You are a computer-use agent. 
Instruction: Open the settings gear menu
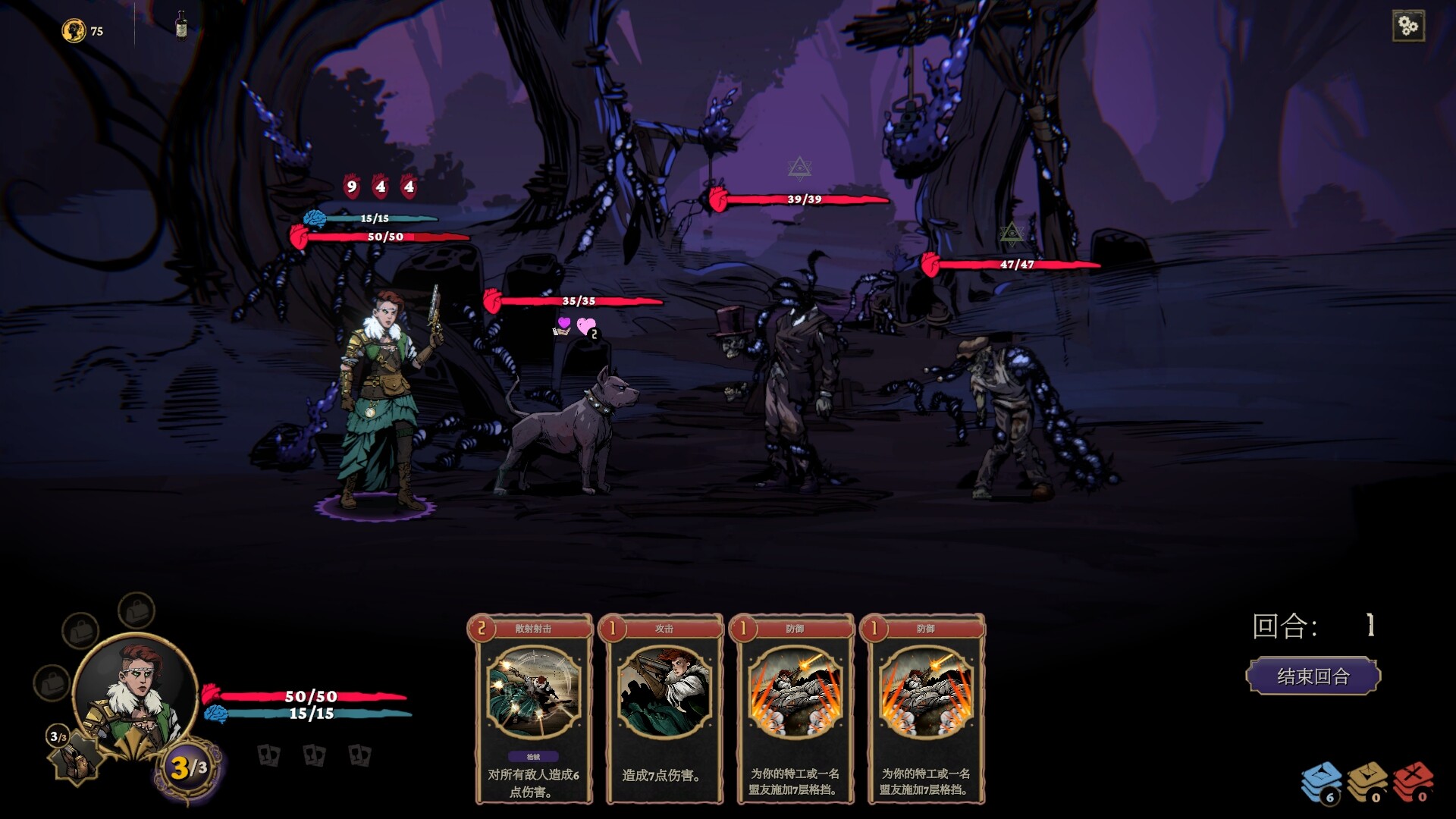(x=1408, y=27)
